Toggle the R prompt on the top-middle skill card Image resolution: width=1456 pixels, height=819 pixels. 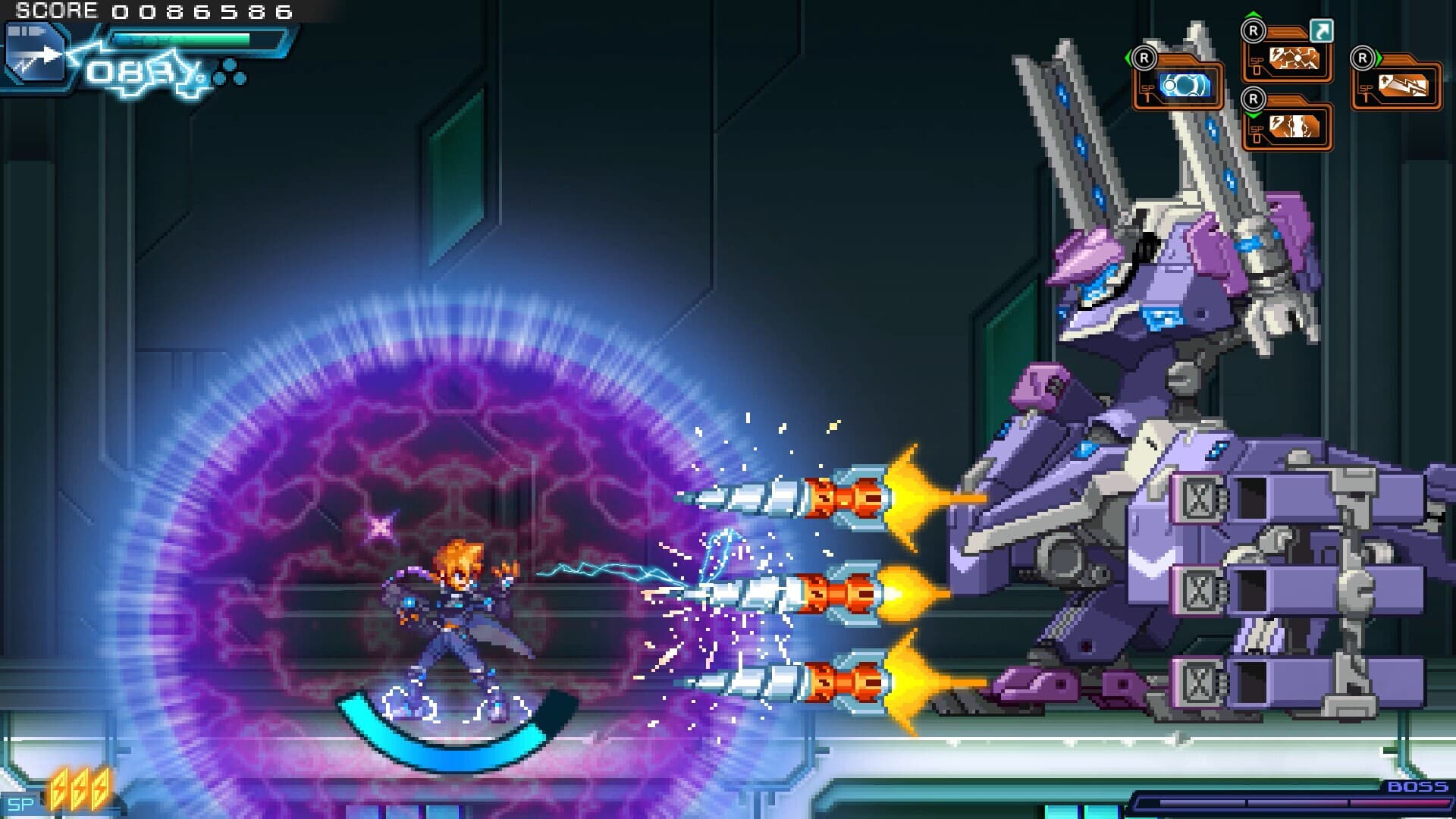click(1253, 32)
